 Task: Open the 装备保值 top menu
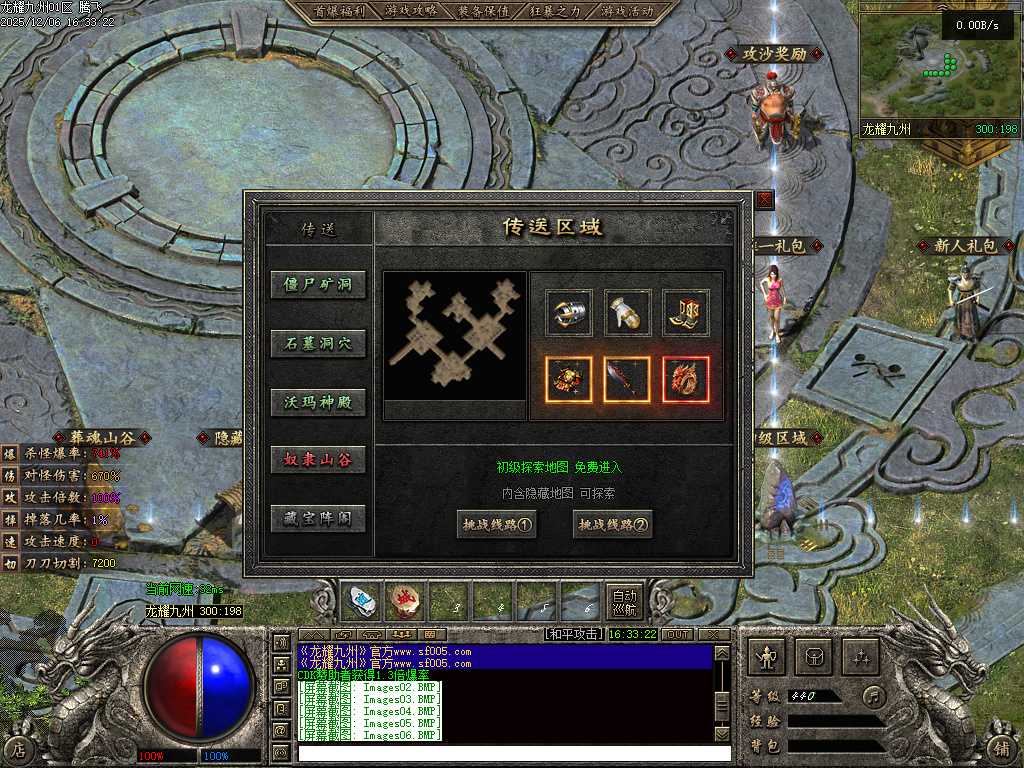[x=483, y=11]
